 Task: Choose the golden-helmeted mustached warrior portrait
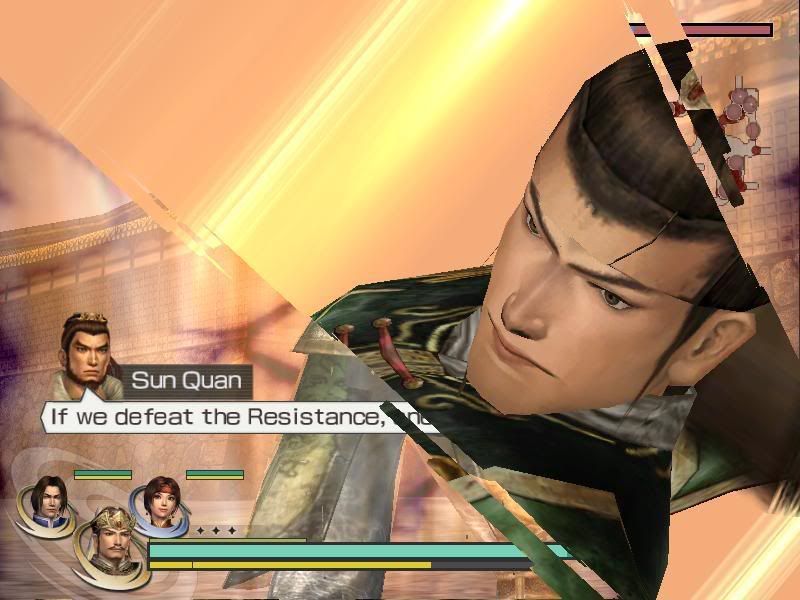(x=107, y=543)
